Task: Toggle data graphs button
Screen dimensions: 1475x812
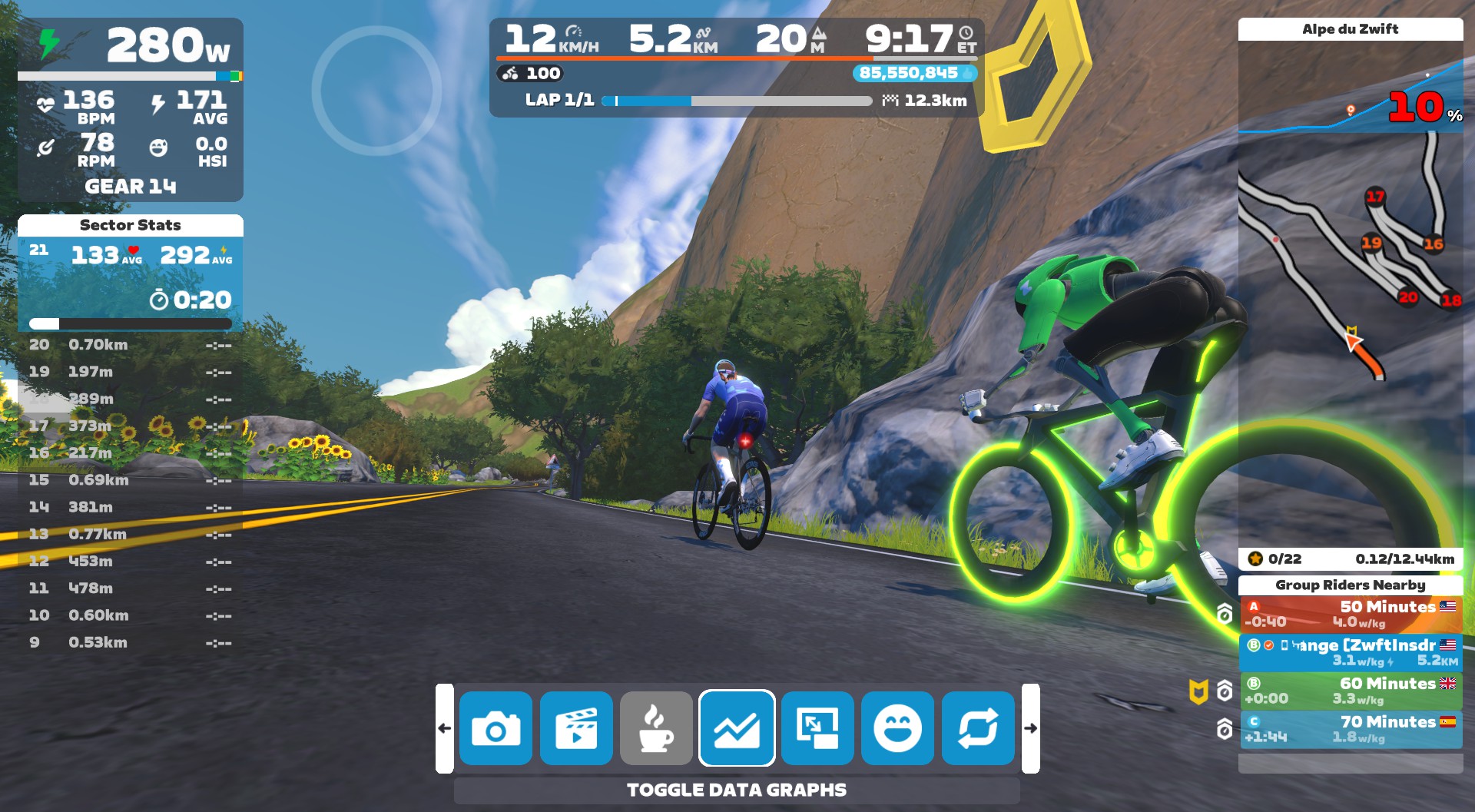Action: coord(737,728)
